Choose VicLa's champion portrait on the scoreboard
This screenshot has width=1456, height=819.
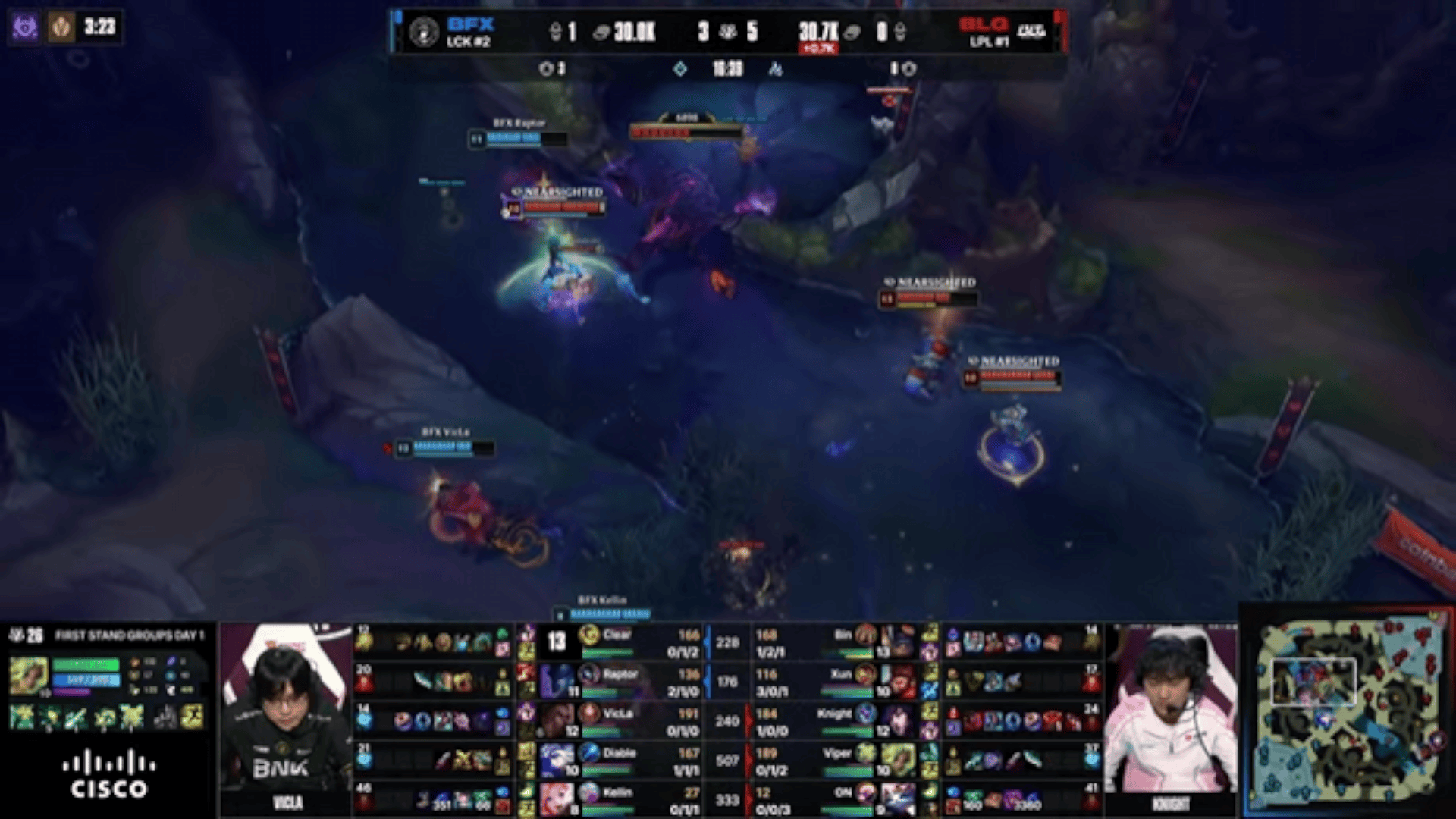point(557,720)
